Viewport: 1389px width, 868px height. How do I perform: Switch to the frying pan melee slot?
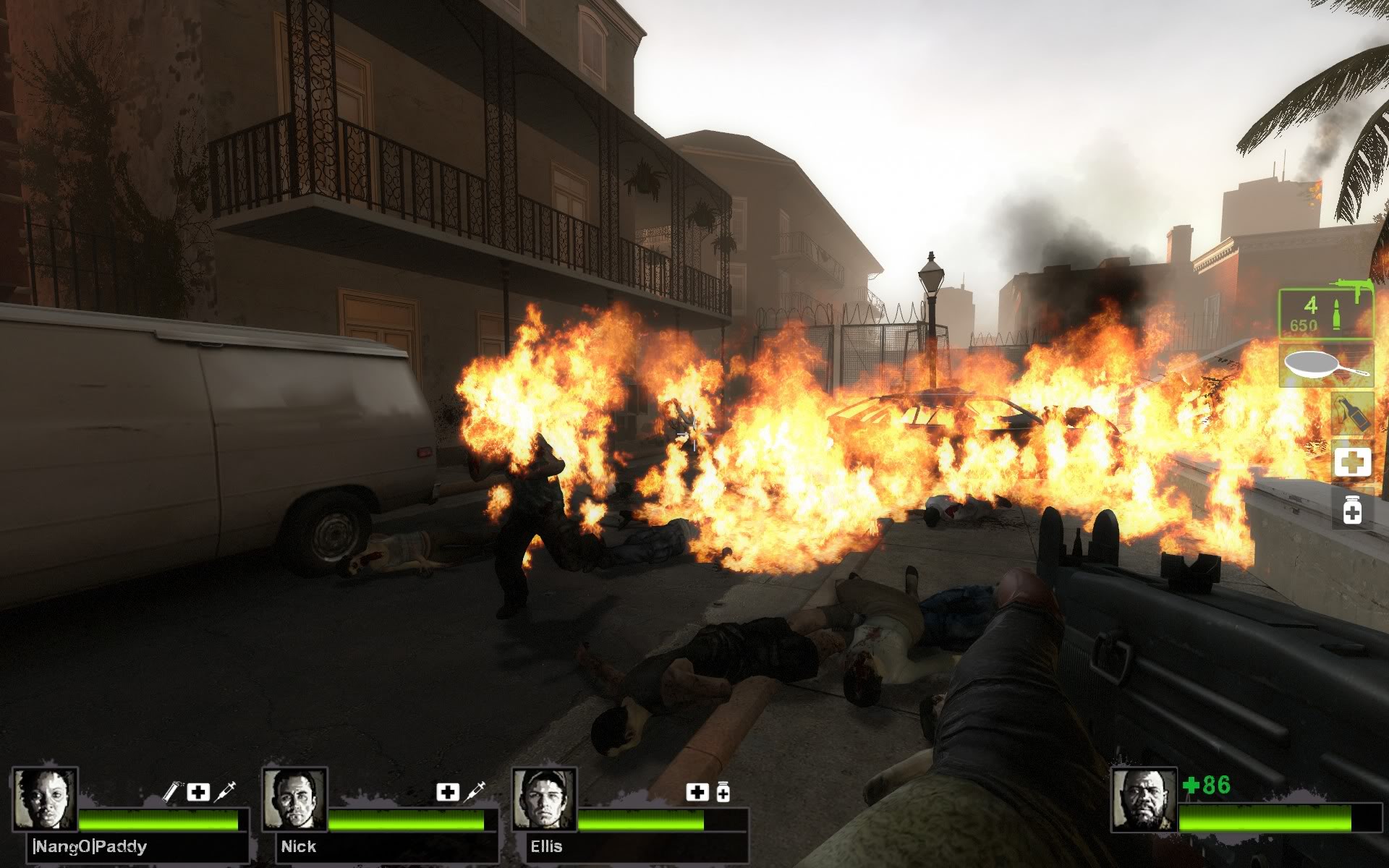click(1325, 365)
